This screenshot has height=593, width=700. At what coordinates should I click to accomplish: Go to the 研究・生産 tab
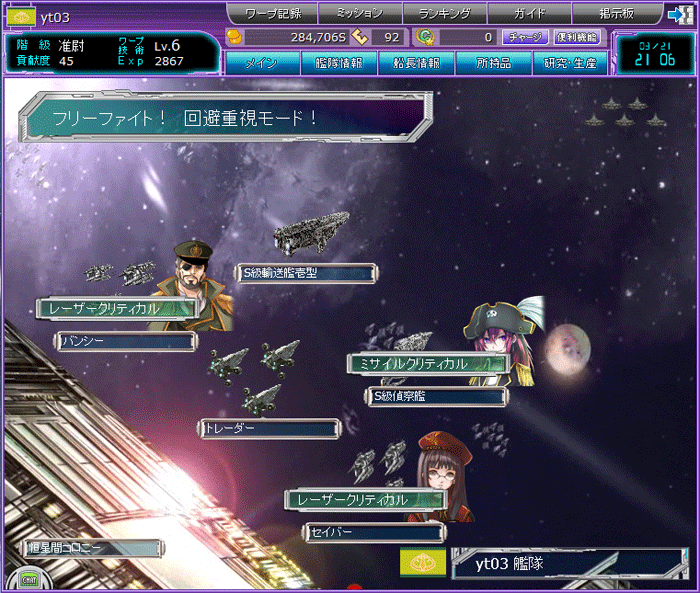pyautogui.click(x=570, y=63)
